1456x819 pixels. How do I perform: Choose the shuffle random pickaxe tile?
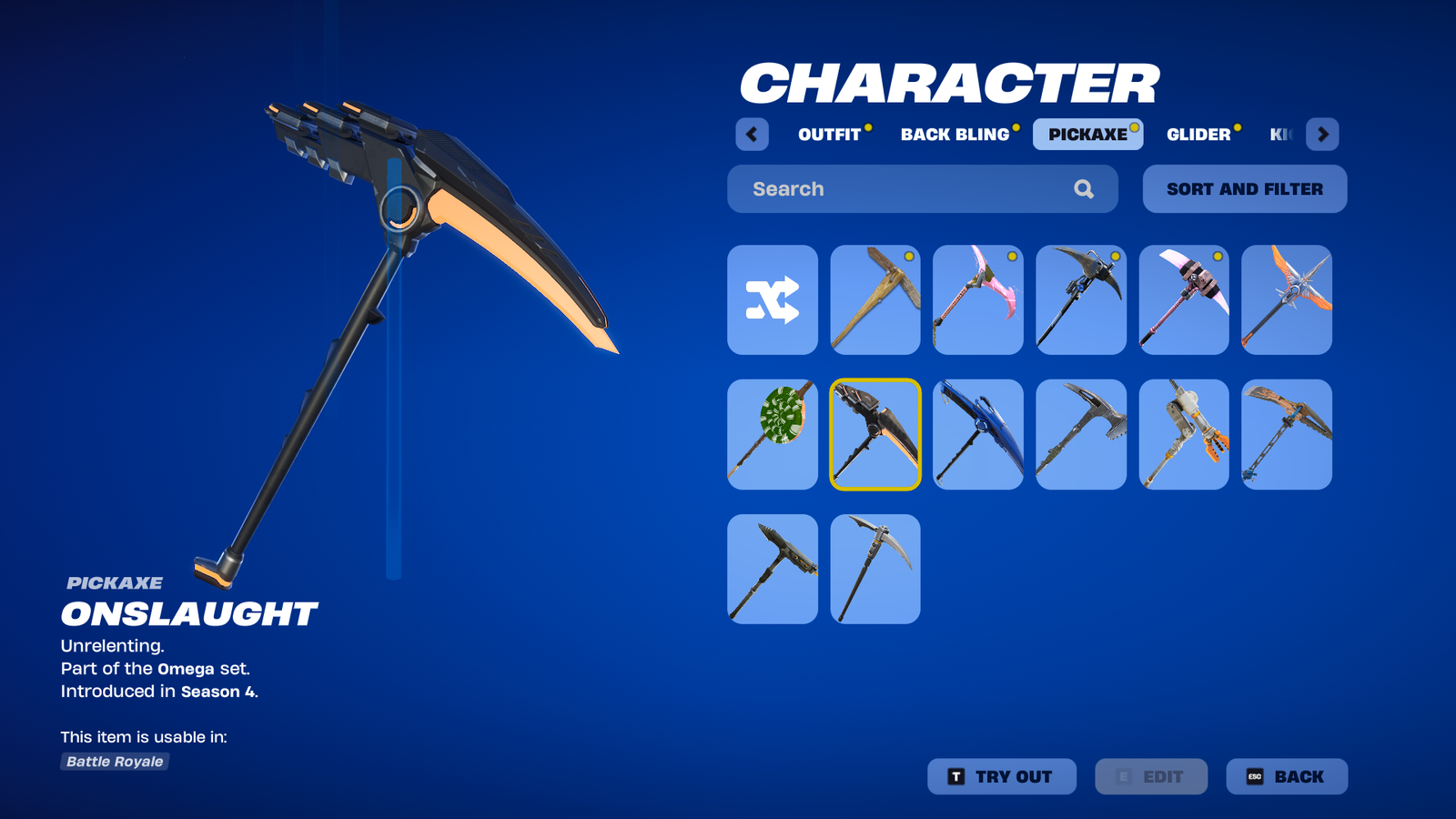tap(773, 300)
